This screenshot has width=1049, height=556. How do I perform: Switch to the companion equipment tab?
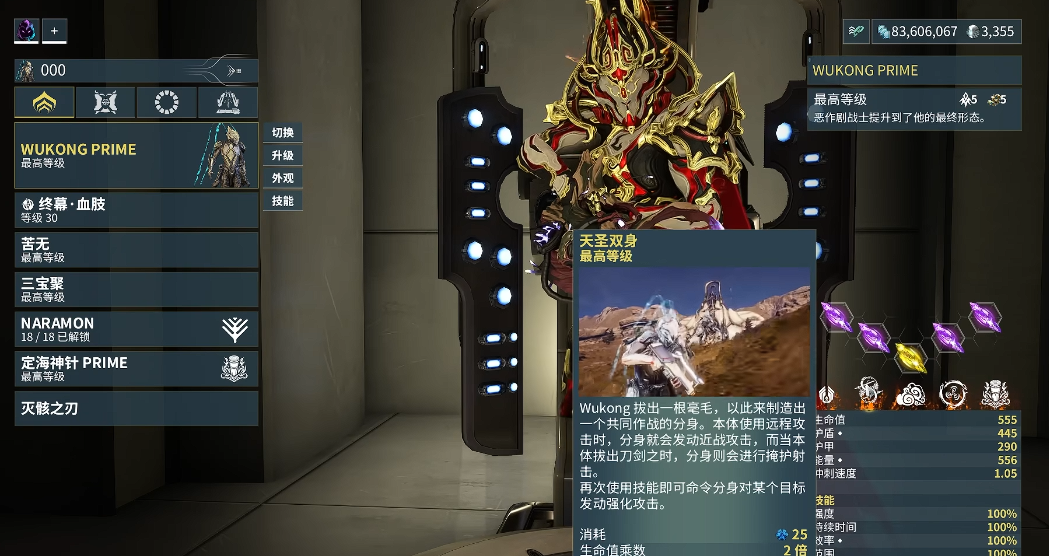pyautogui.click(x=106, y=102)
